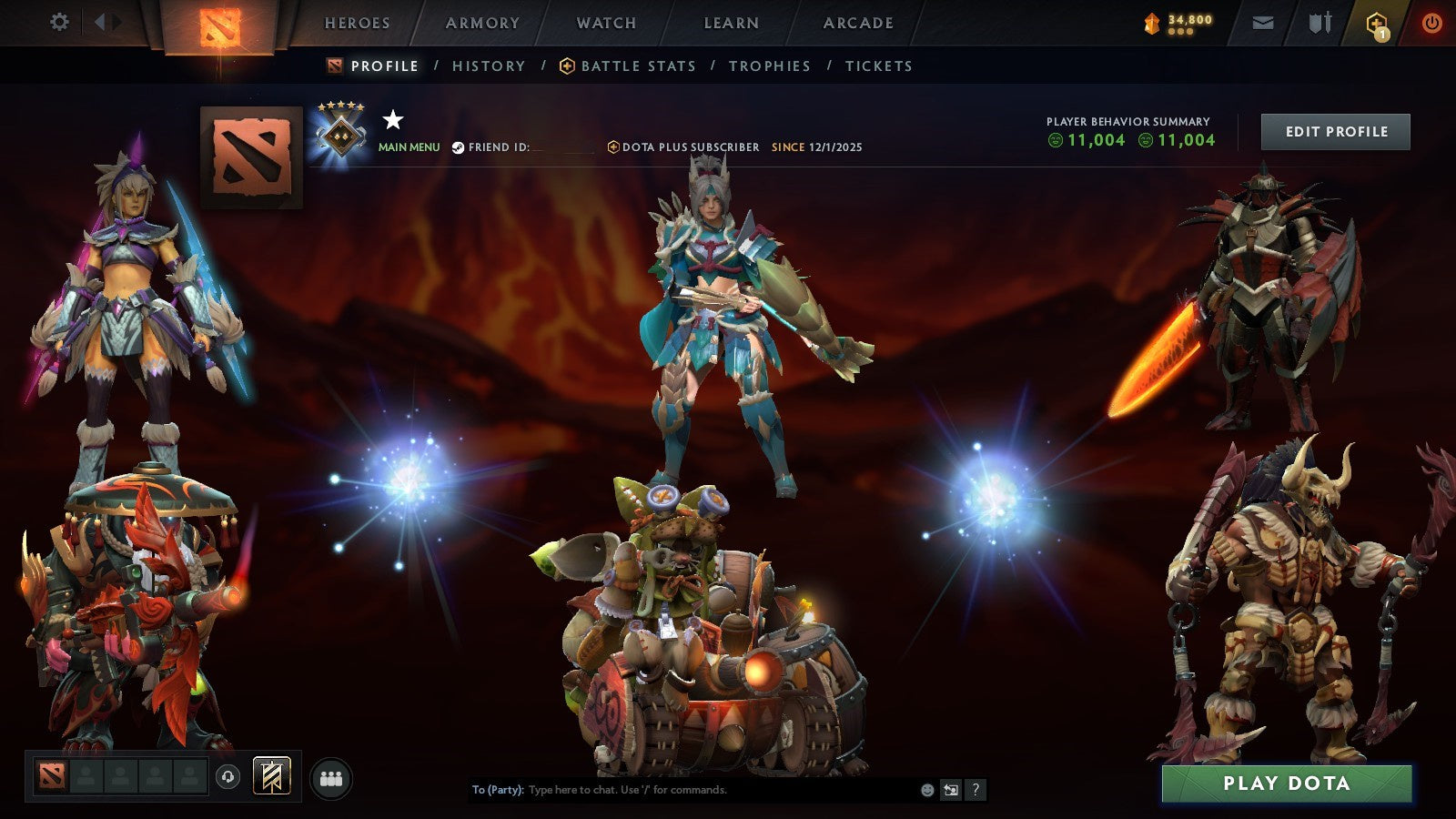Click the 11,004 behavior score value
Screen dimensions: 1456x819
point(1091,141)
